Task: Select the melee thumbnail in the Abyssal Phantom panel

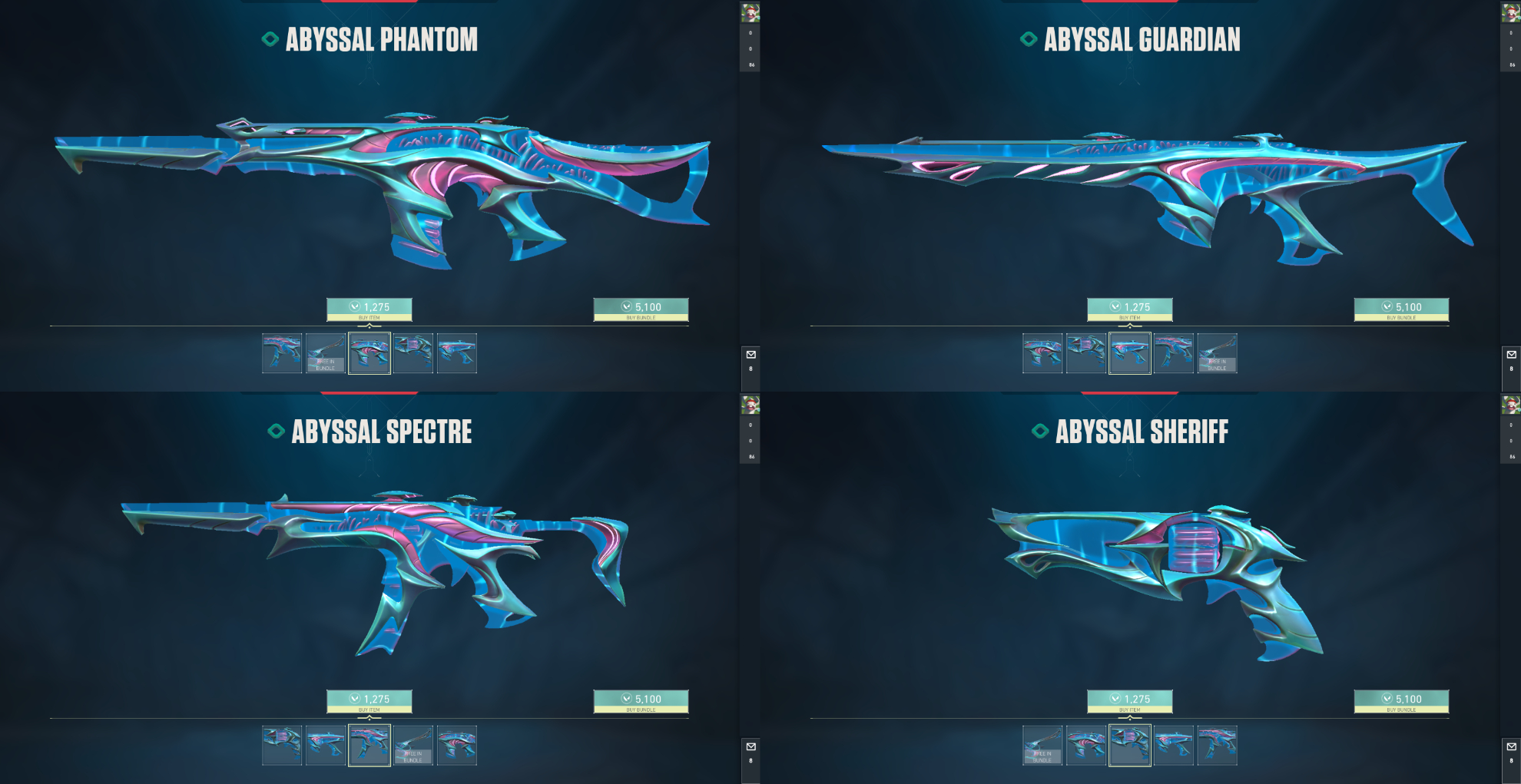Action: (326, 353)
